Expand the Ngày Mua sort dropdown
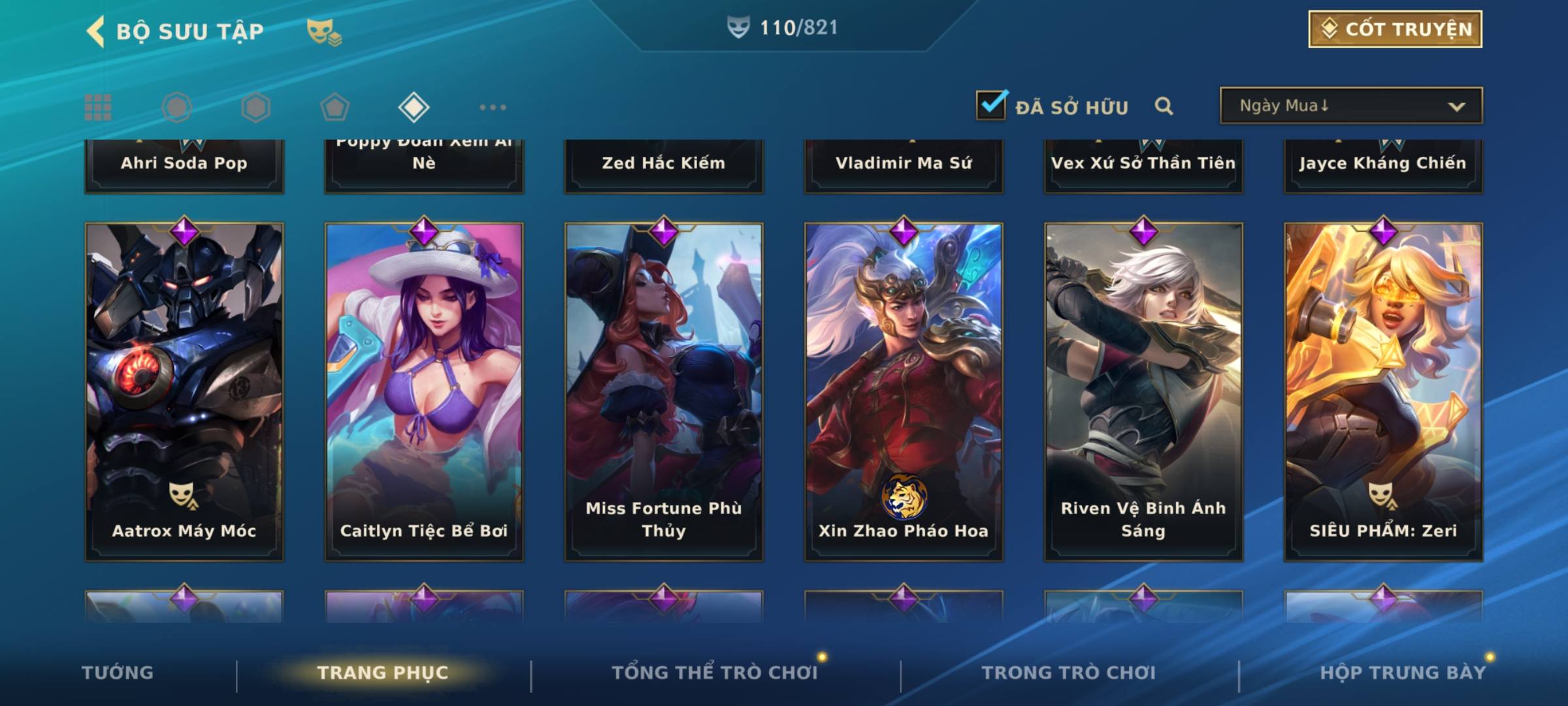The height and width of the screenshot is (706, 1568). point(1350,106)
